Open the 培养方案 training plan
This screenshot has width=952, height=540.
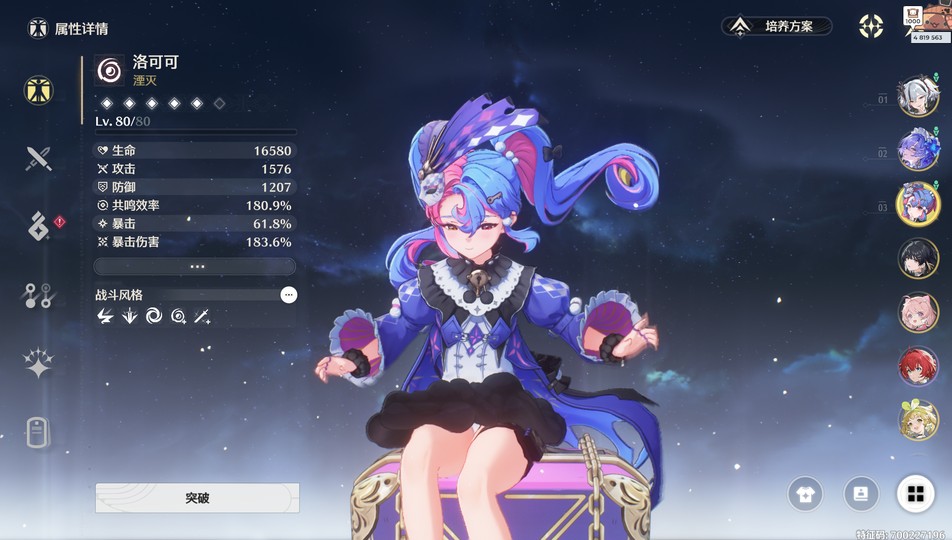pos(777,26)
